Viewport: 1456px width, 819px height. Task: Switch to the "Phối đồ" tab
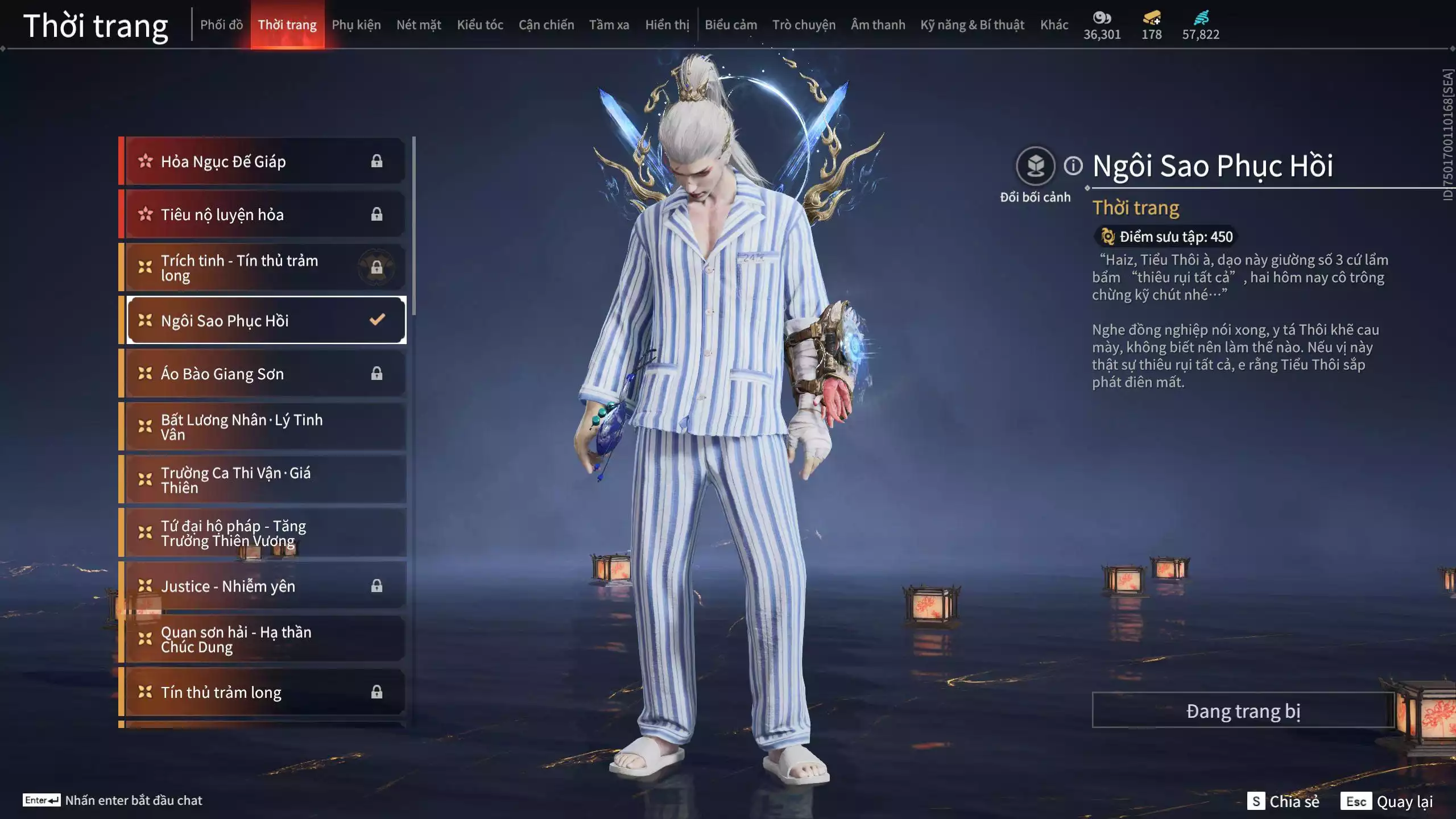point(222,25)
